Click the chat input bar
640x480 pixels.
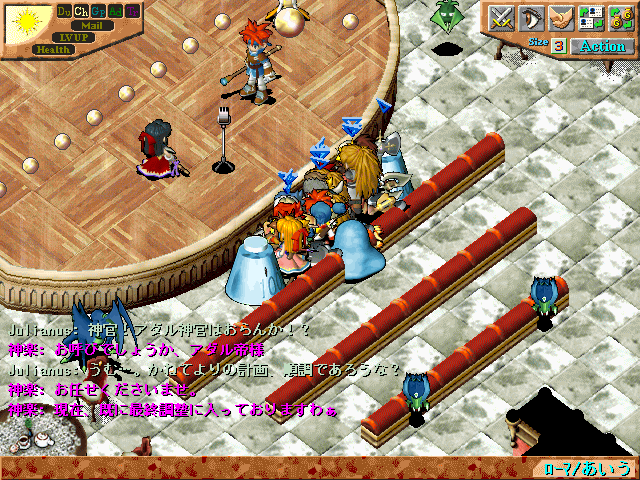click(x=270, y=468)
